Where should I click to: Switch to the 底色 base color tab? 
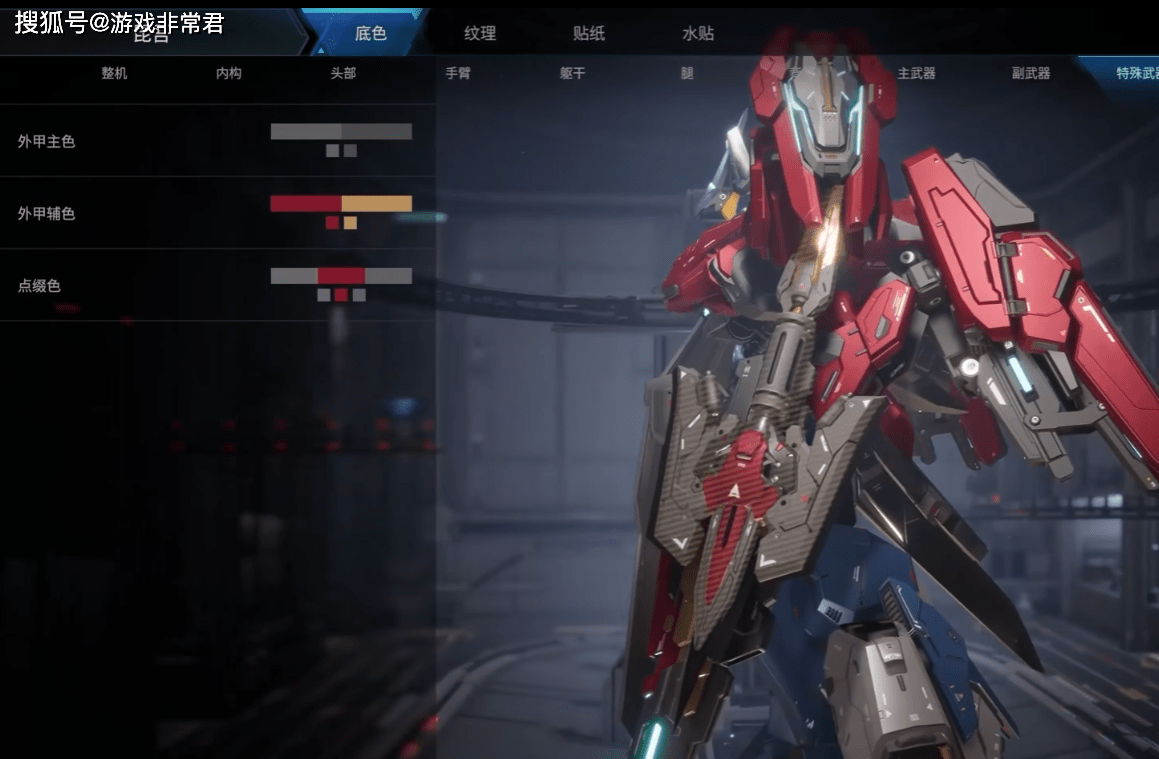click(x=370, y=33)
